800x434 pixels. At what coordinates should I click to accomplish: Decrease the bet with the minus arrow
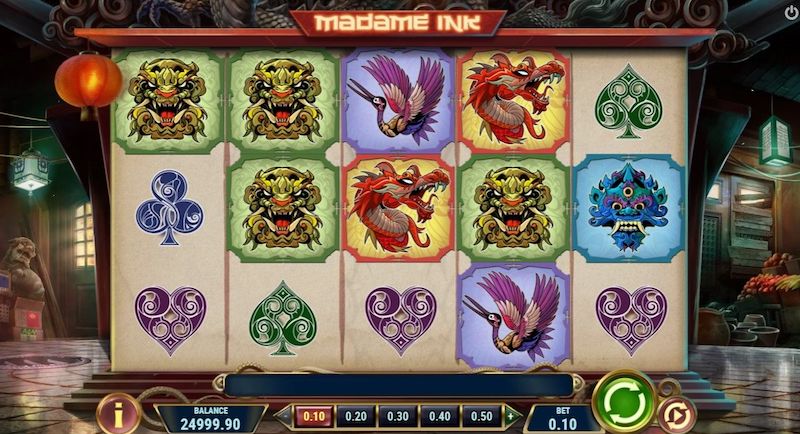(x=283, y=416)
